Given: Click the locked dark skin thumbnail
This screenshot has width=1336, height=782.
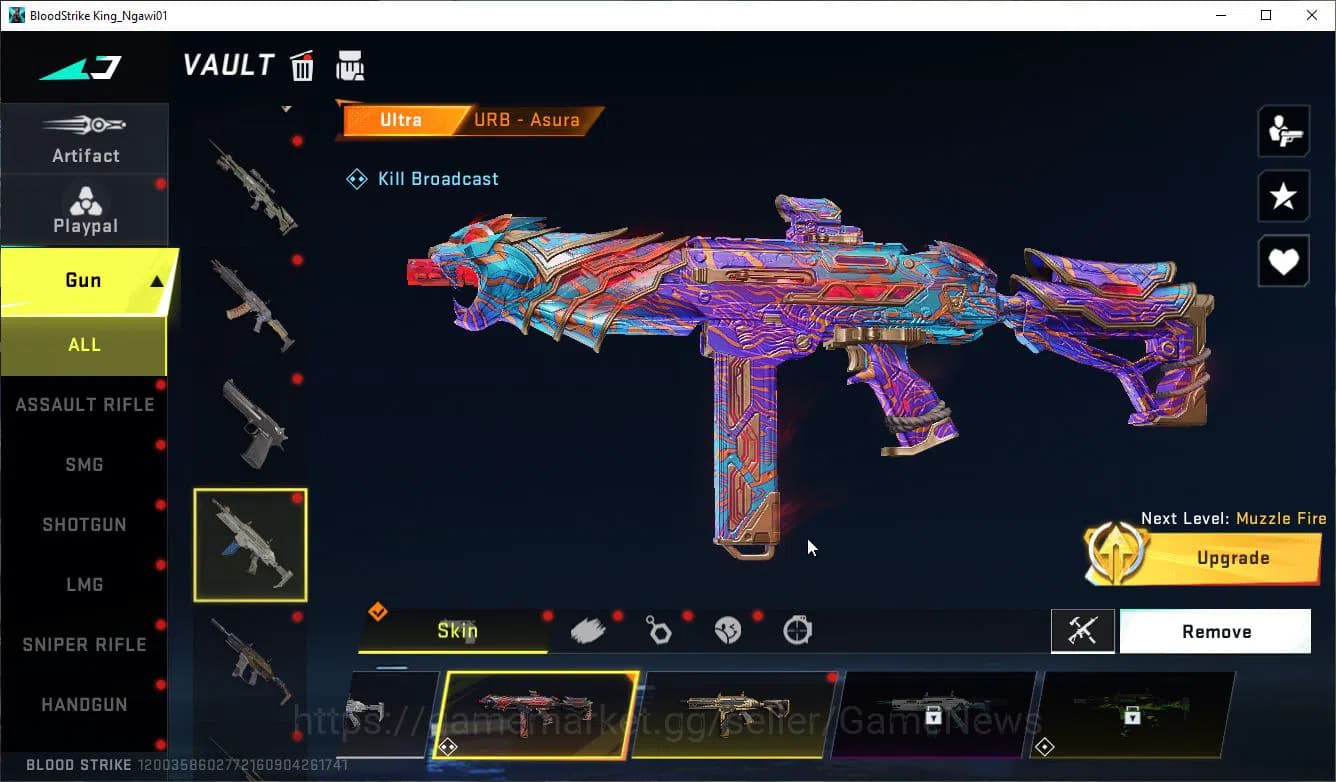Looking at the screenshot, I should tap(938, 717).
